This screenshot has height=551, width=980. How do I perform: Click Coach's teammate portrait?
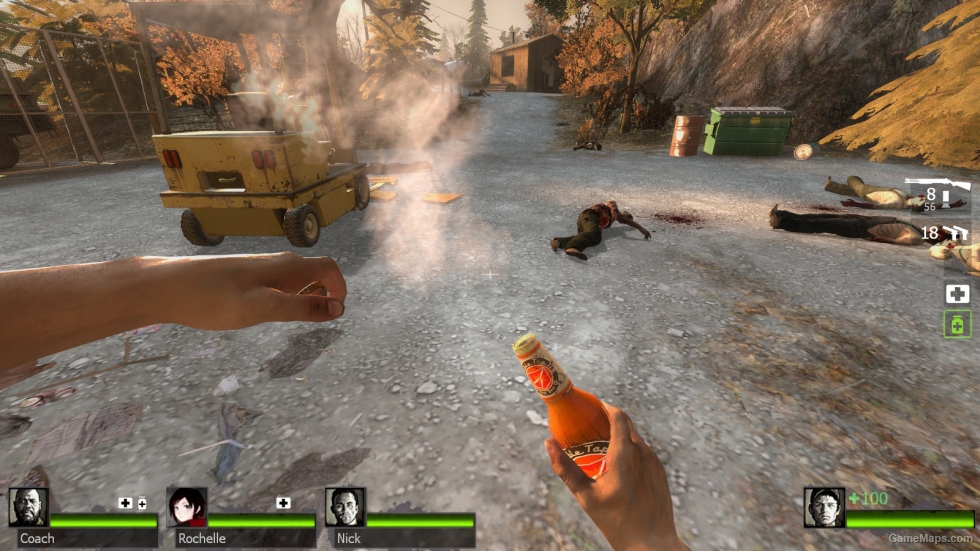coord(28,507)
